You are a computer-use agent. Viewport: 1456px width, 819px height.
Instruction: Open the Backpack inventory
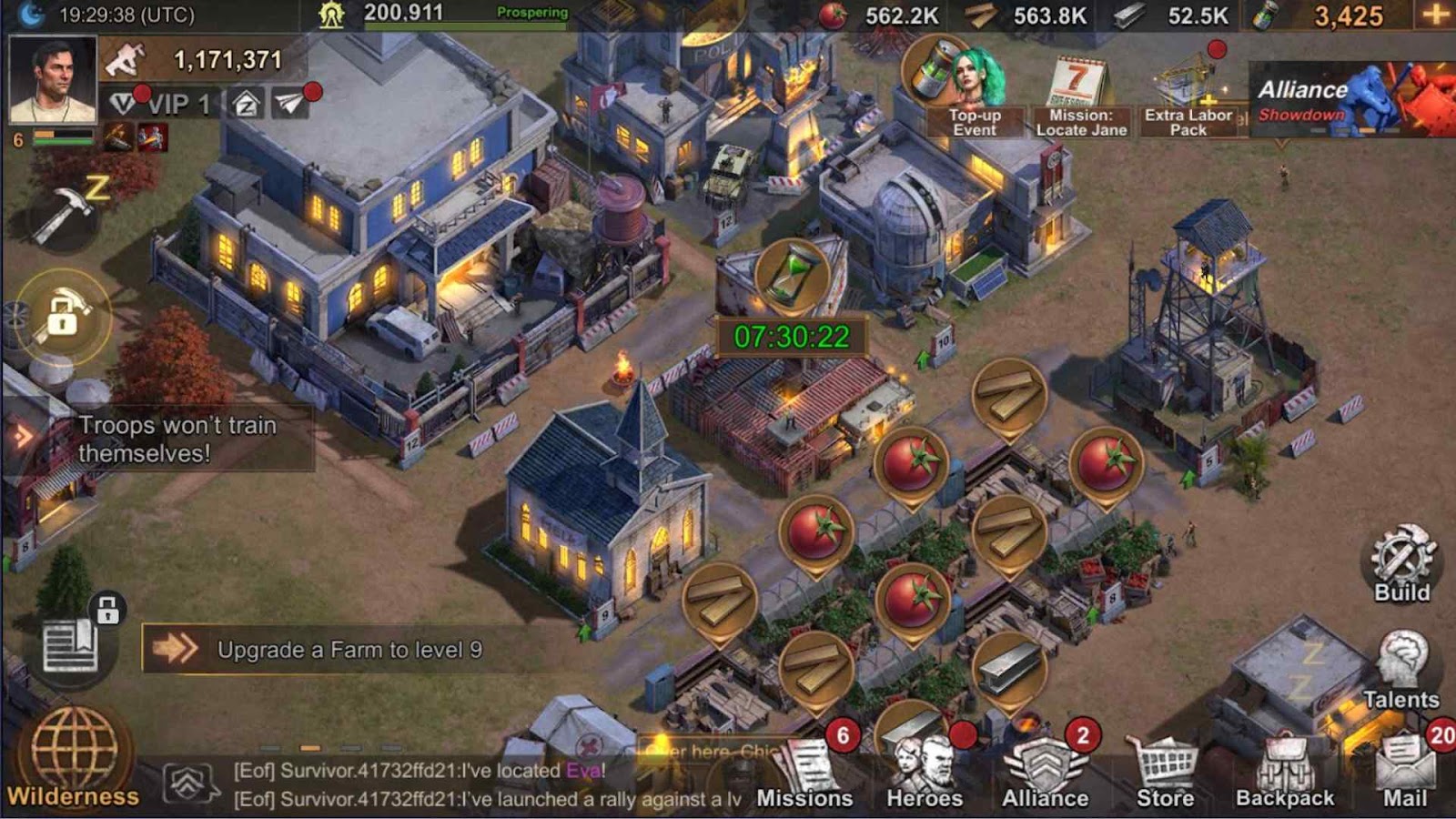click(1284, 773)
